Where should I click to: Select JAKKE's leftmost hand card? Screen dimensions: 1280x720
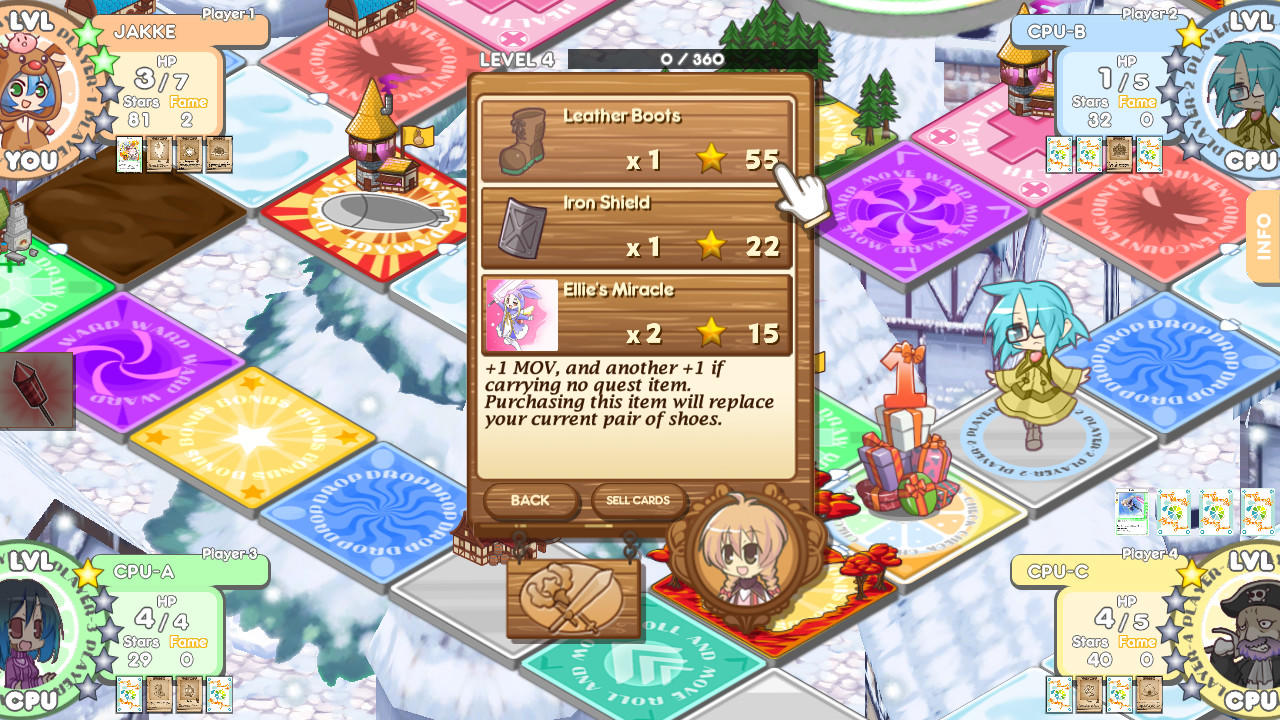[128, 155]
